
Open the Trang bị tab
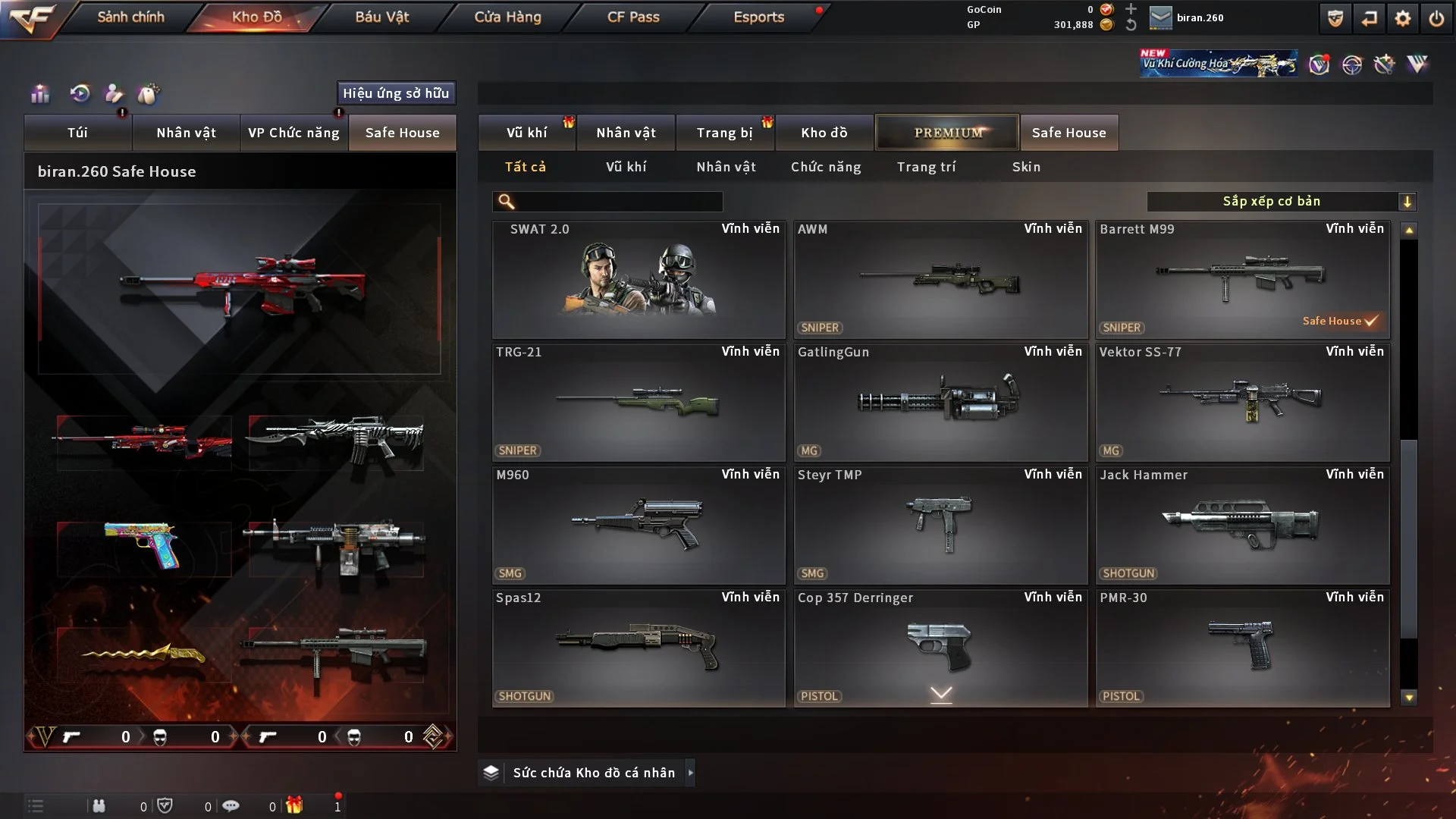pyautogui.click(x=724, y=133)
